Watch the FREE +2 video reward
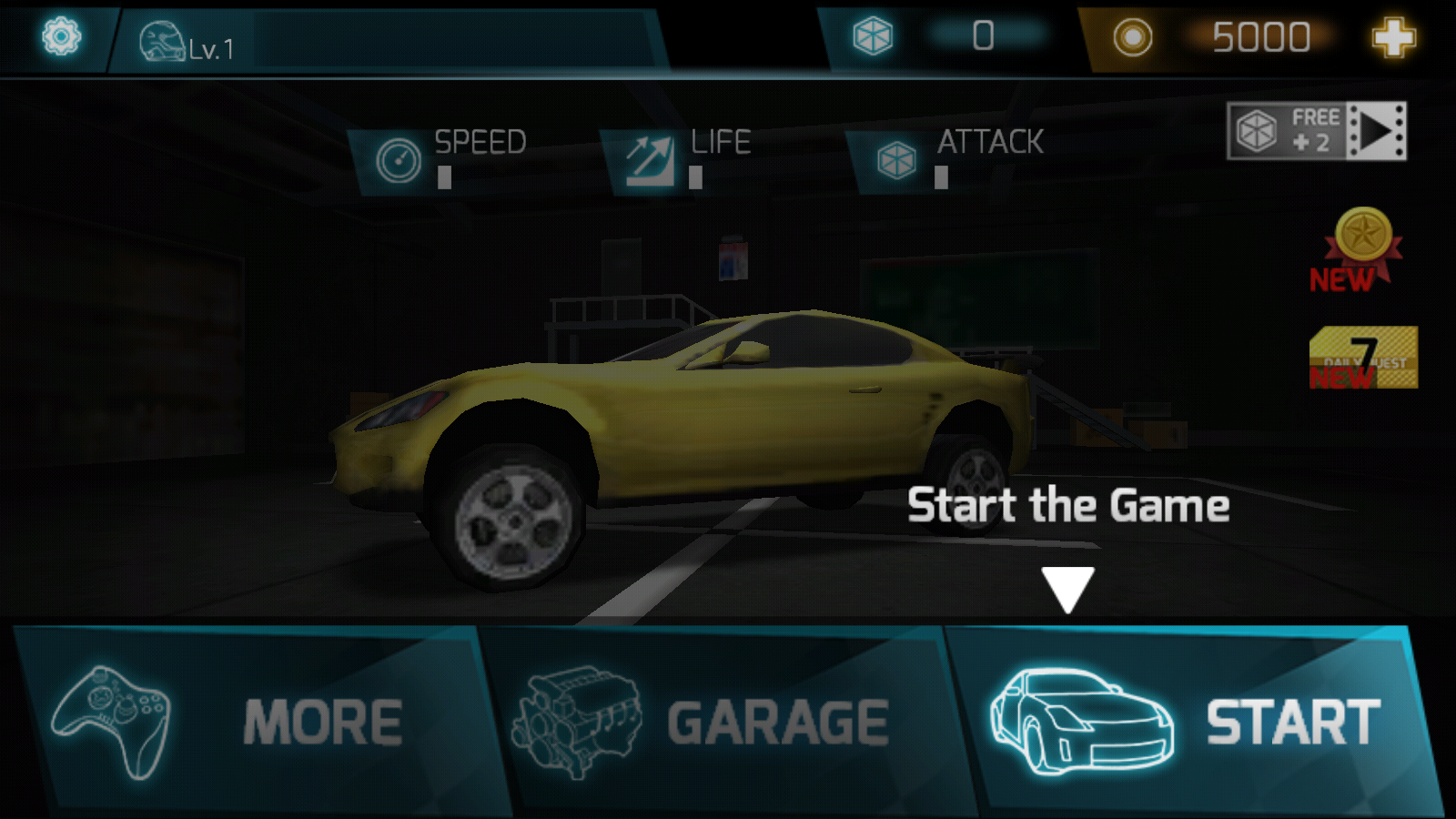 [x=1316, y=131]
